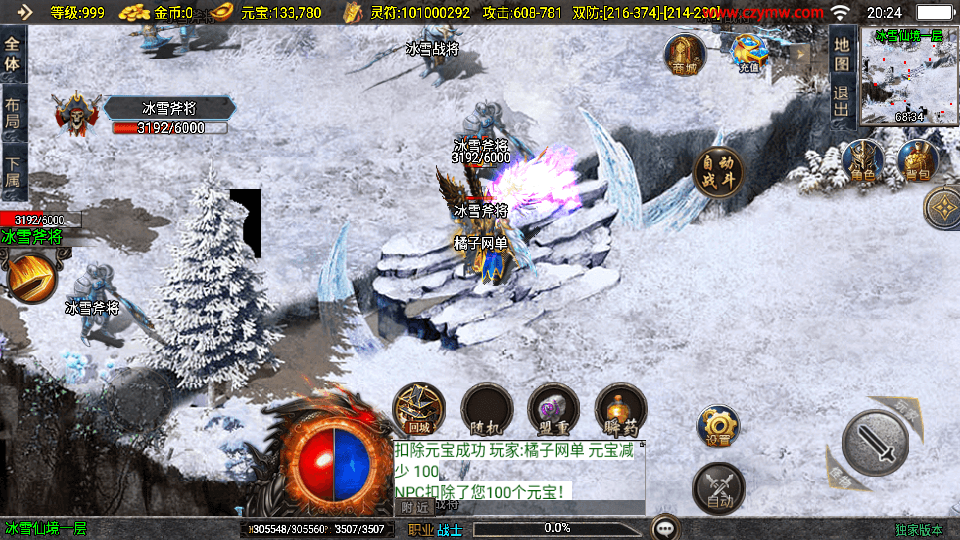Choose the 下属 tab
Screen dimensions: 960x540
(13, 171)
